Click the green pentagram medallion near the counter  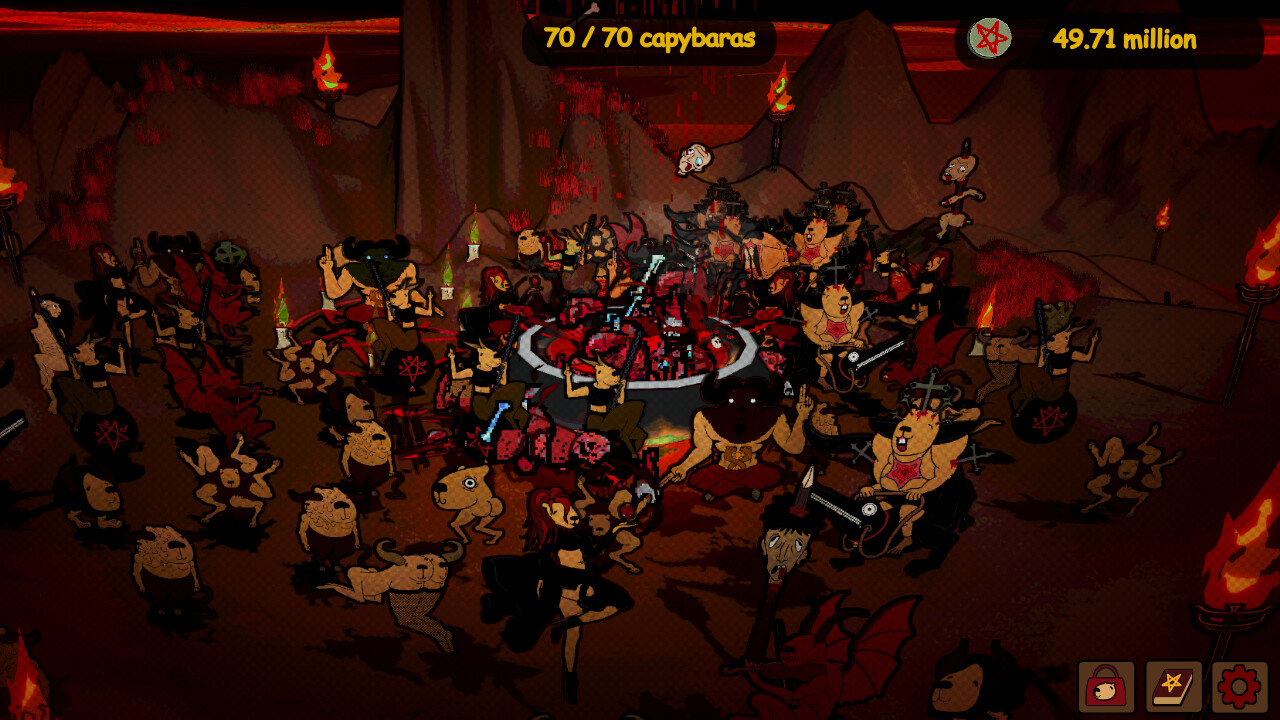click(990, 36)
